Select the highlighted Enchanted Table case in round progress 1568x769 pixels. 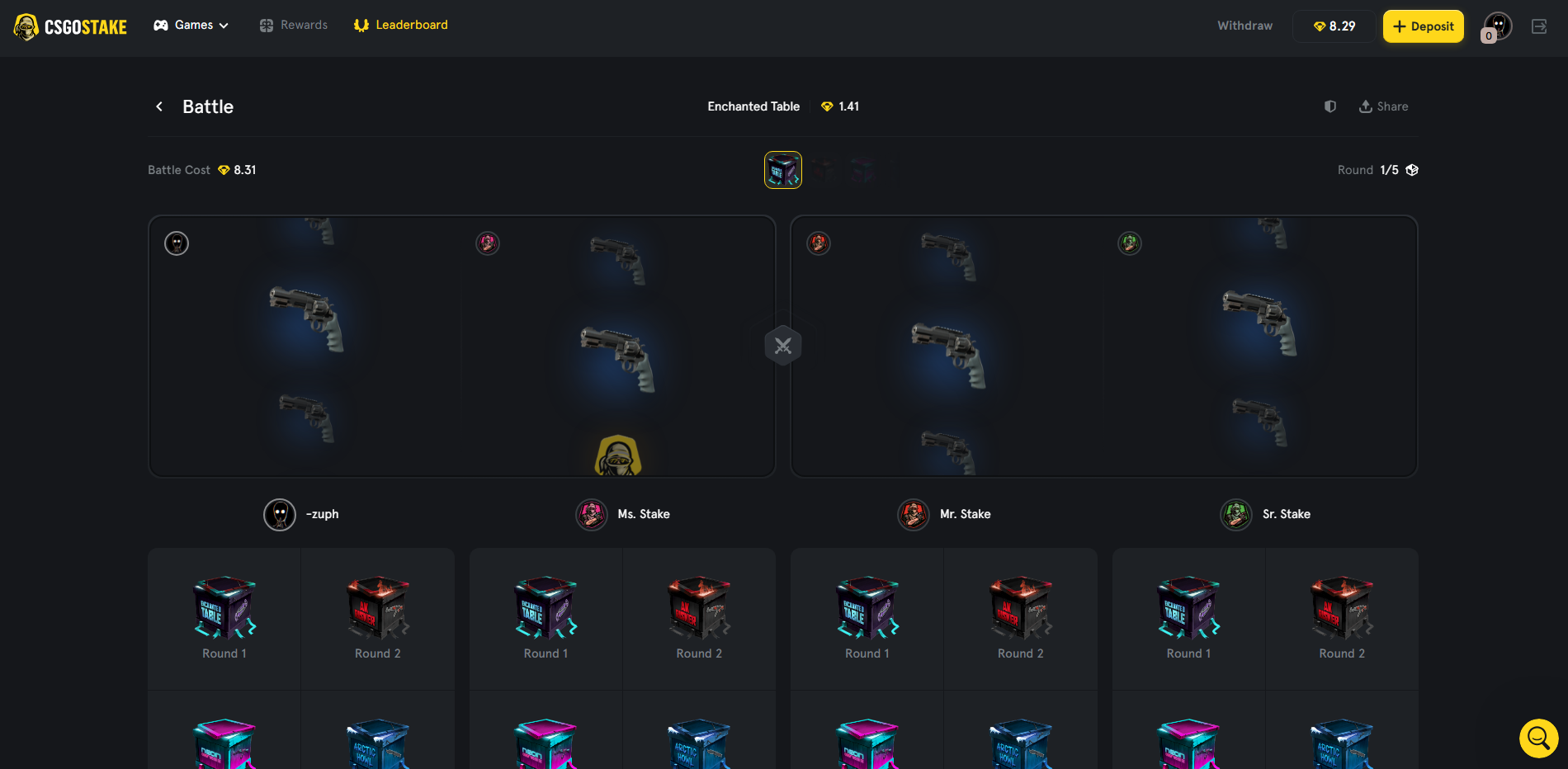point(782,169)
